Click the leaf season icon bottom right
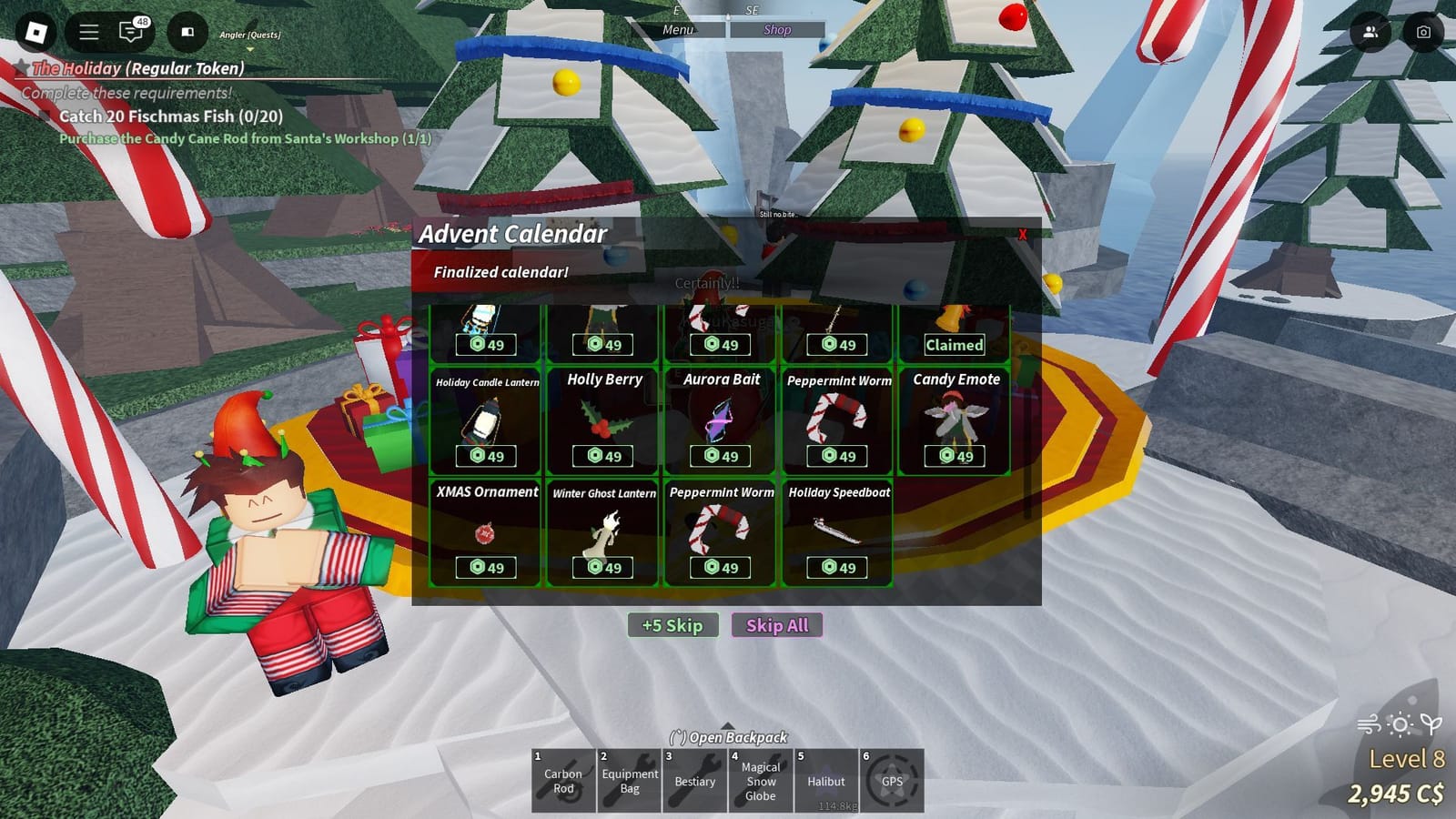This screenshot has width=1456, height=819. (x=1431, y=723)
